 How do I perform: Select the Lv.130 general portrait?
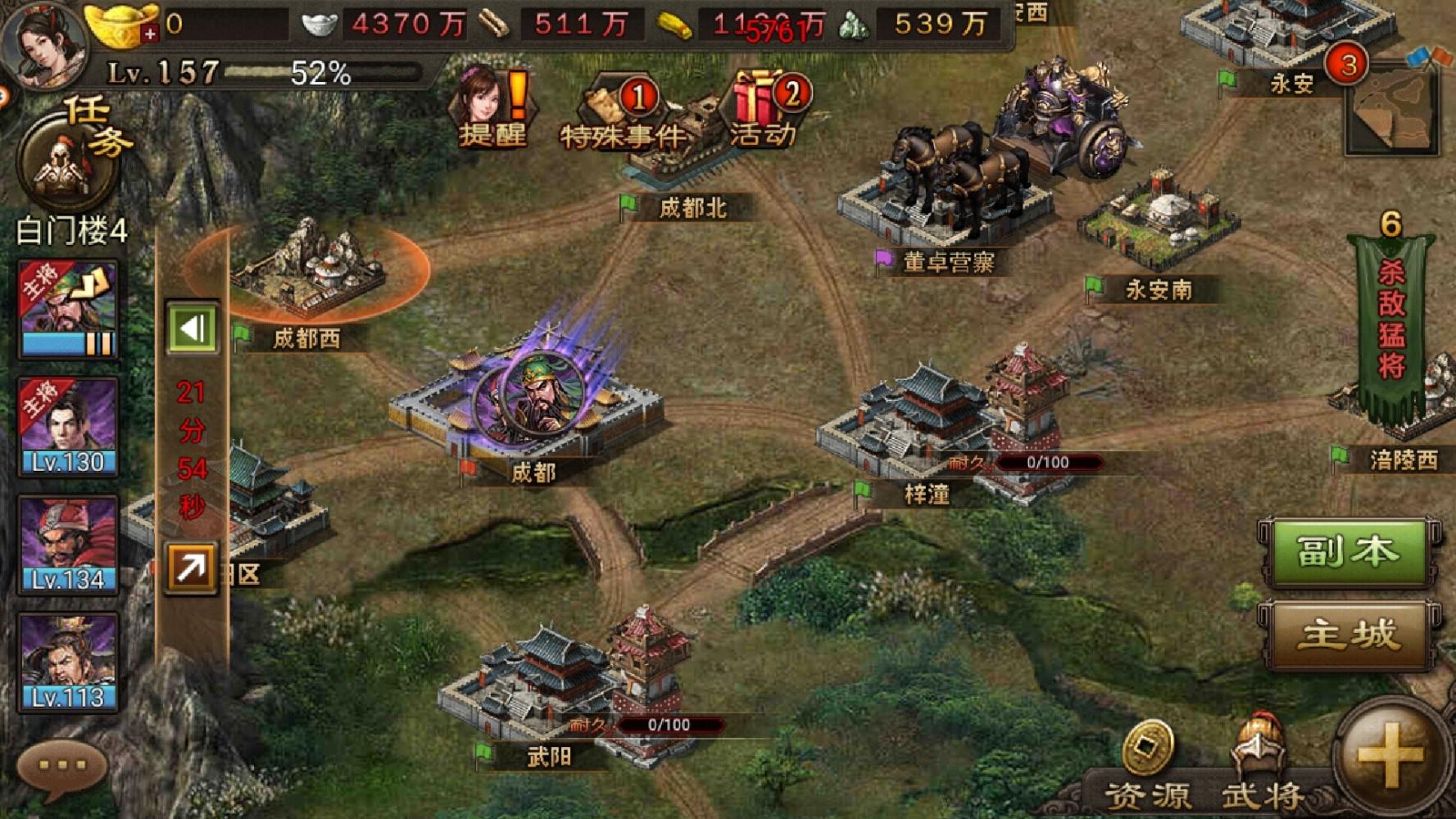[69, 428]
